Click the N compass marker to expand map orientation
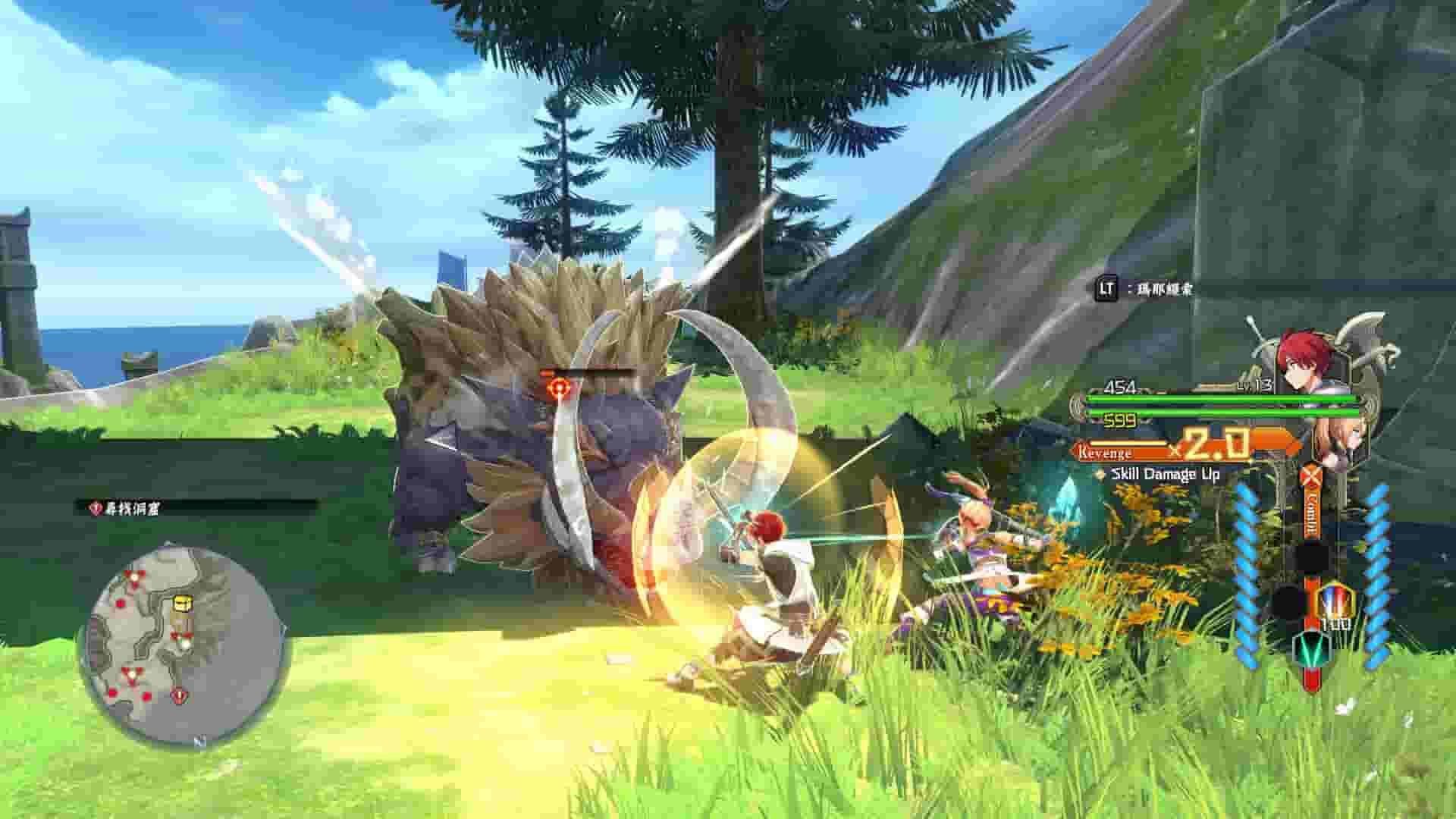The width and height of the screenshot is (1456, 819). [200, 739]
